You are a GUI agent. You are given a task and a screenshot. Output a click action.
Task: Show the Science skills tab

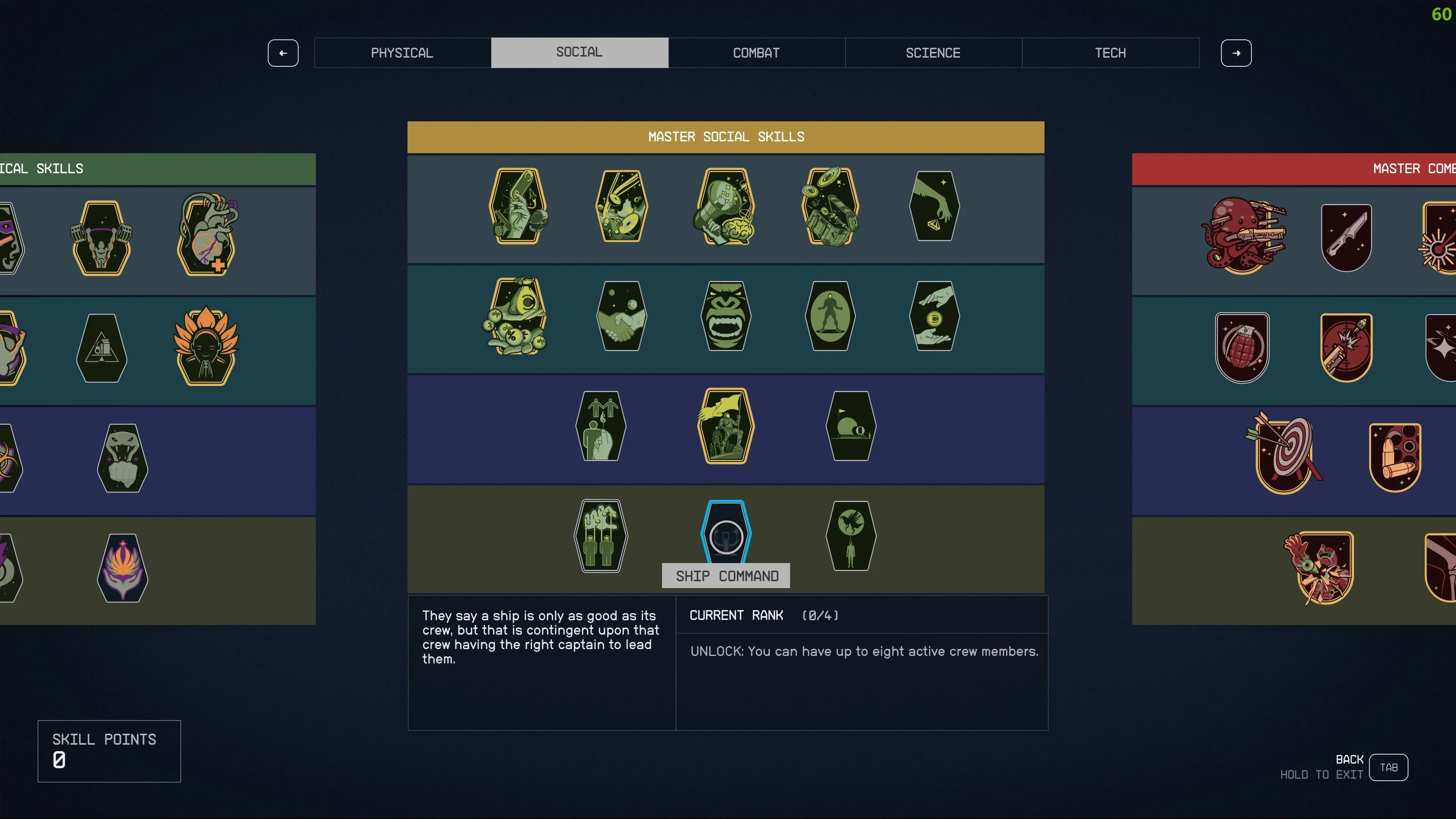933,53
